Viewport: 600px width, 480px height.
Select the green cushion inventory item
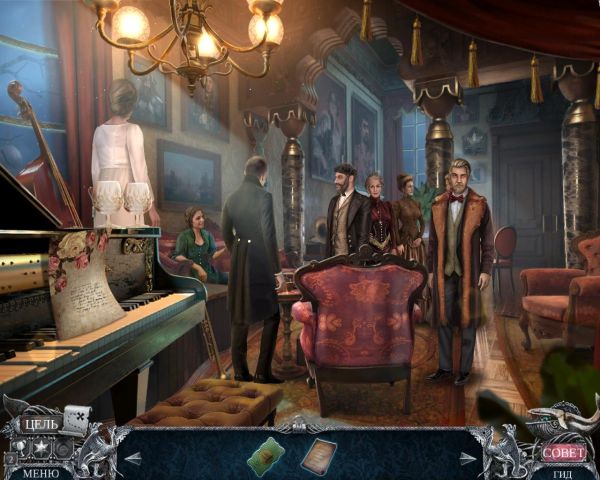pos(265,454)
